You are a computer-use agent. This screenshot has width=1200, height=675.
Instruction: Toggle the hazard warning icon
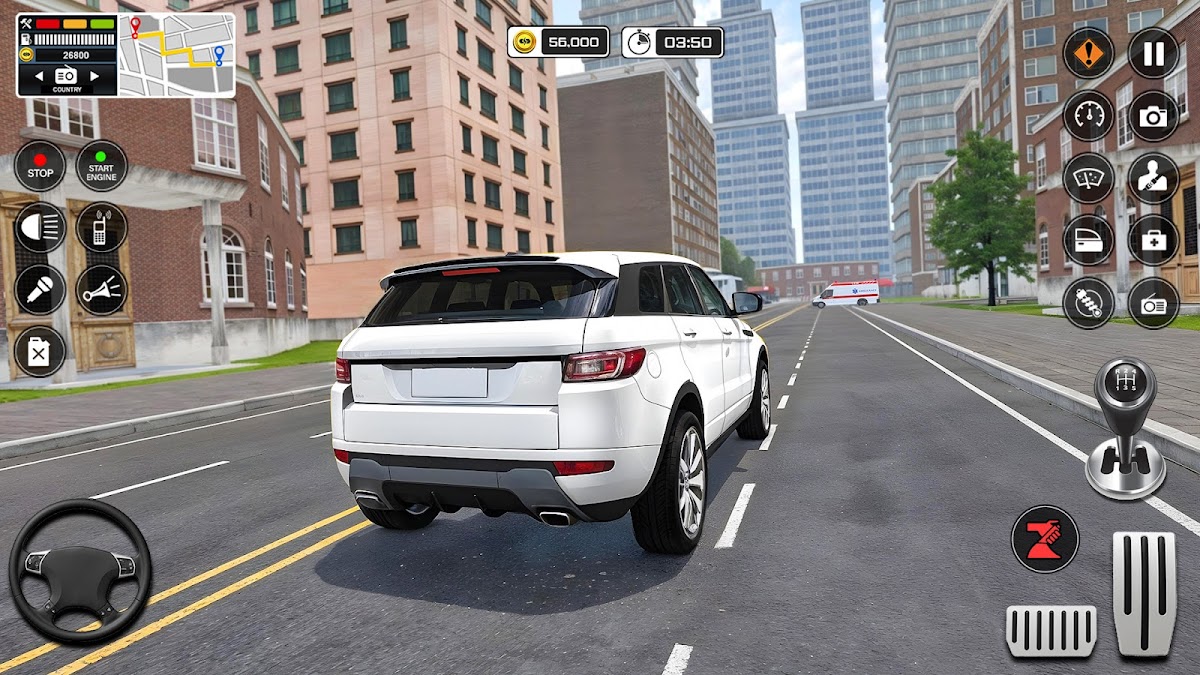[1088, 53]
